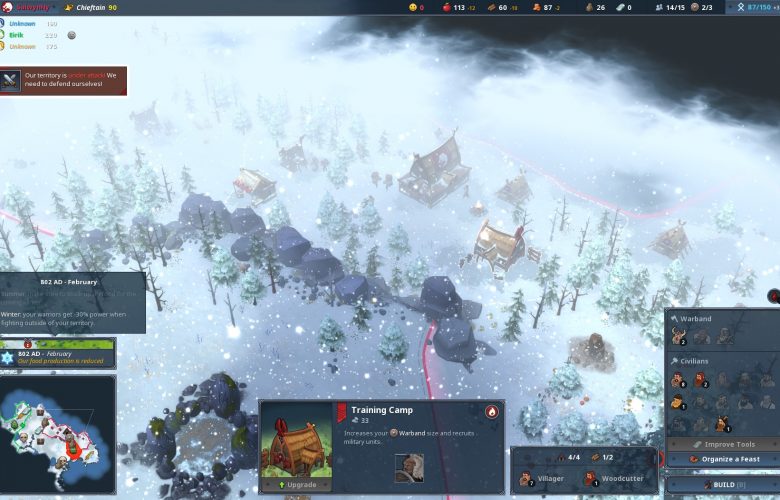Open the Build menu
Viewport: 780px width, 500px height.
(x=722, y=484)
